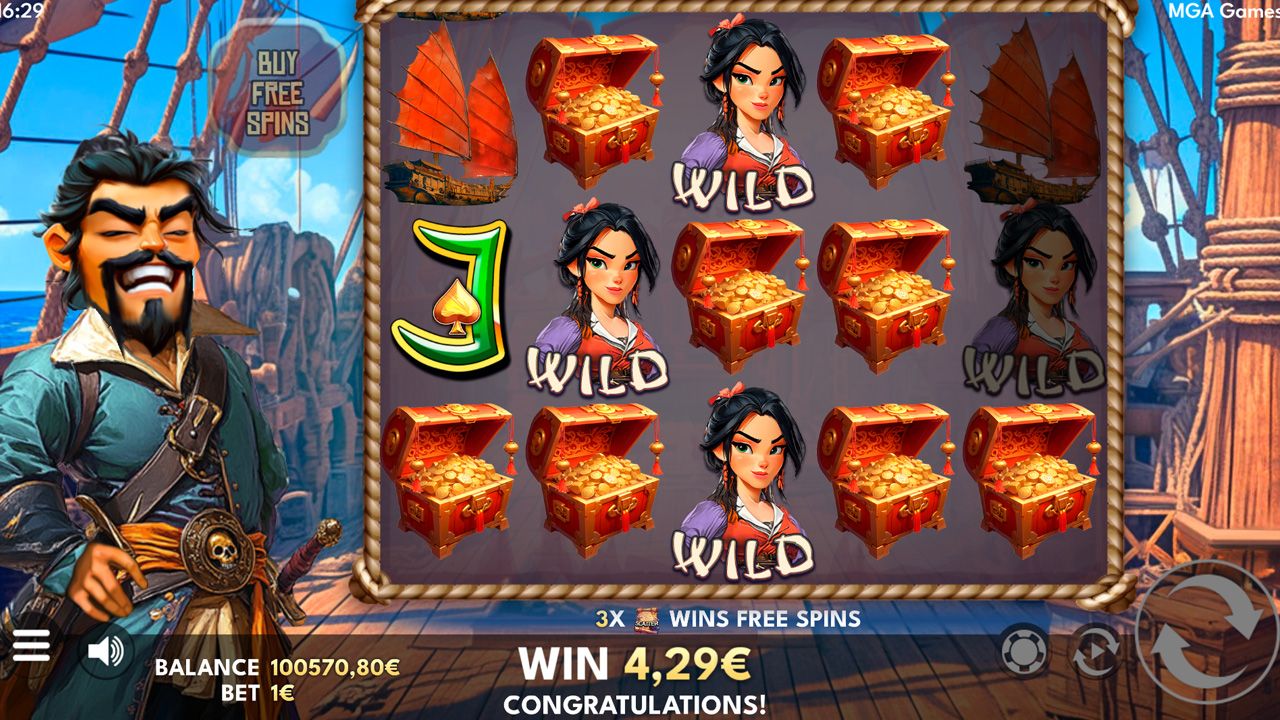Start autoplay with the circular arrows icon
Screen dimensions: 1280x720
pos(1095,648)
